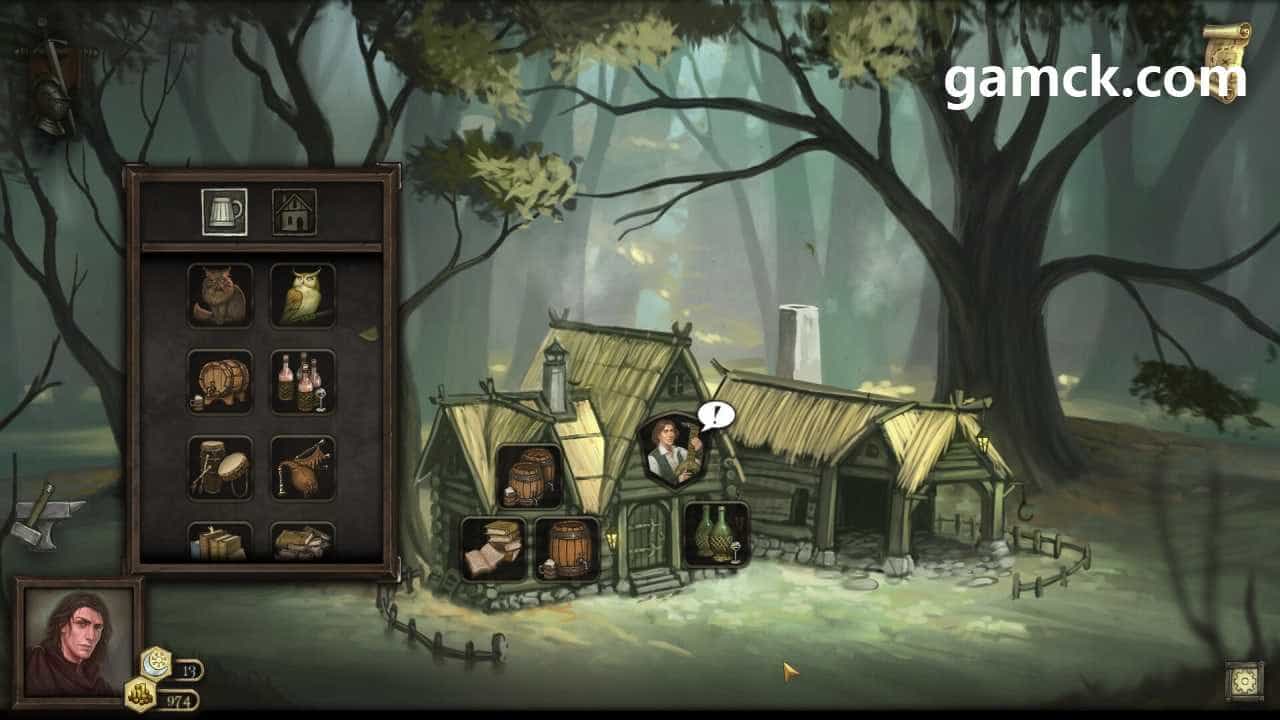Select the cat item in the panel
1280x720 pixels.
pyautogui.click(x=220, y=295)
